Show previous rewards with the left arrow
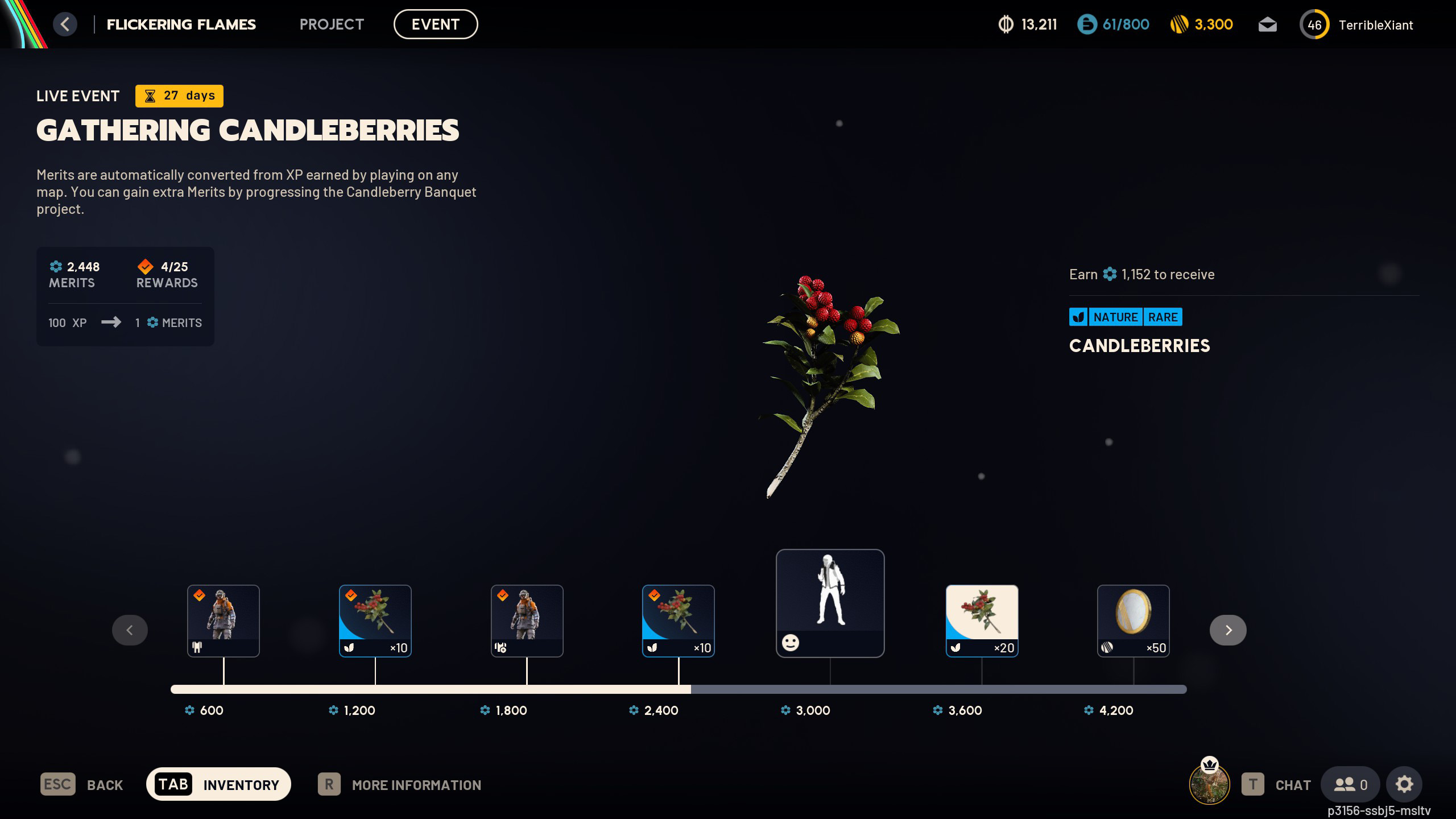1456x819 pixels. [130, 630]
